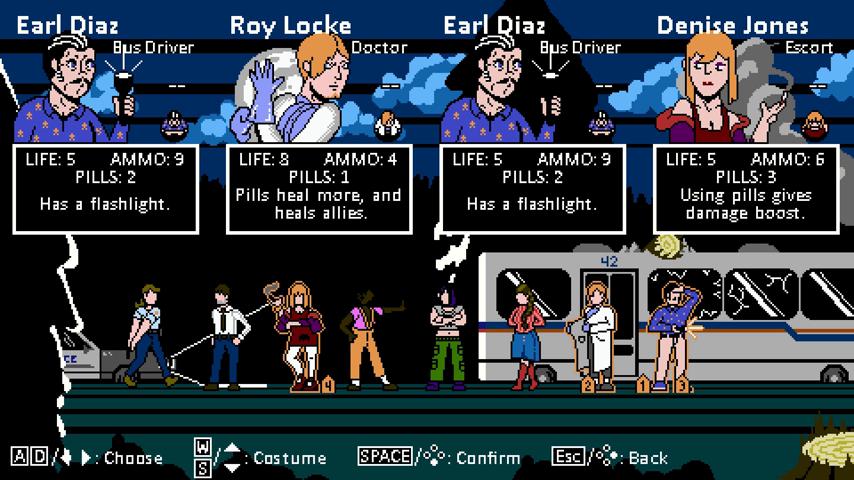Choose the lineup woman in the blue skirt
The image size is (854, 480).
(x=524, y=335)
